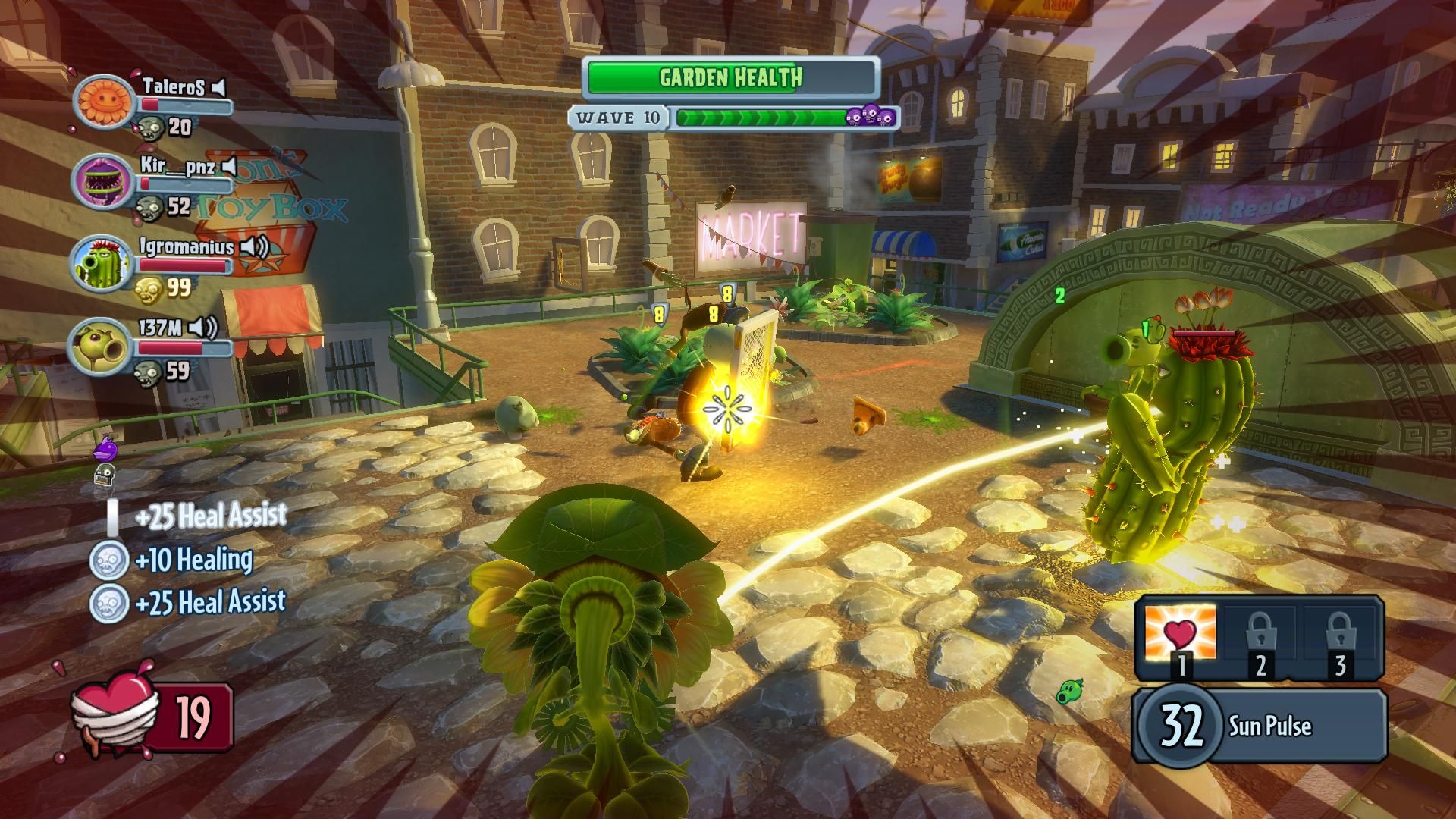Activate the Heal Beam heart ability
This screenshot has width=1456, height=819.
tap(1180, 634)
